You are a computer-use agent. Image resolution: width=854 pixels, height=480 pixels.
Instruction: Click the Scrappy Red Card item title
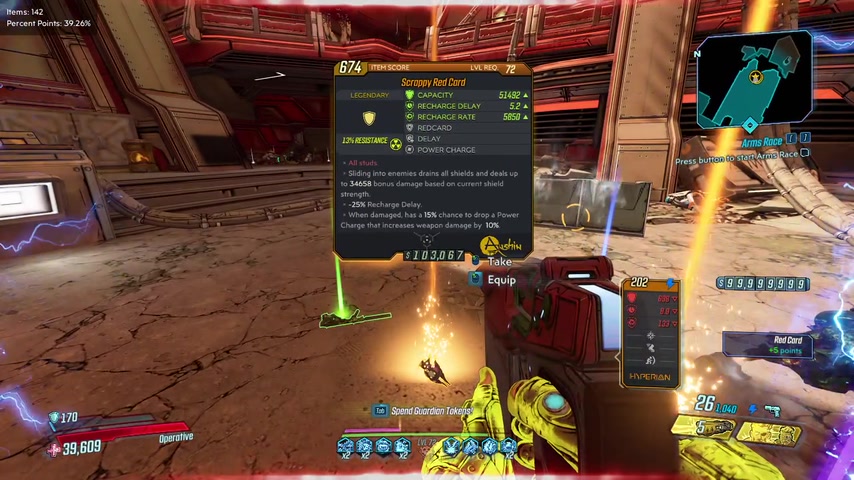pyautogui.click(x=433, y=82)
